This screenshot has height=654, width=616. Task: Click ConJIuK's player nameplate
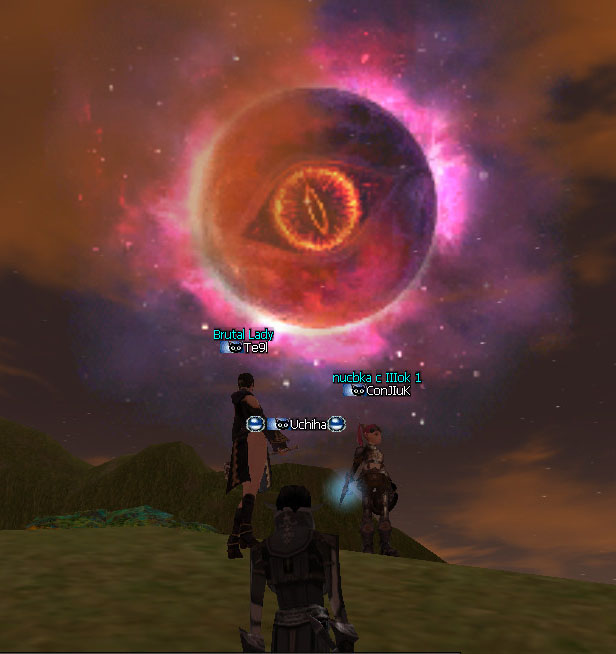pyautogui.click(x=388, y=391)
